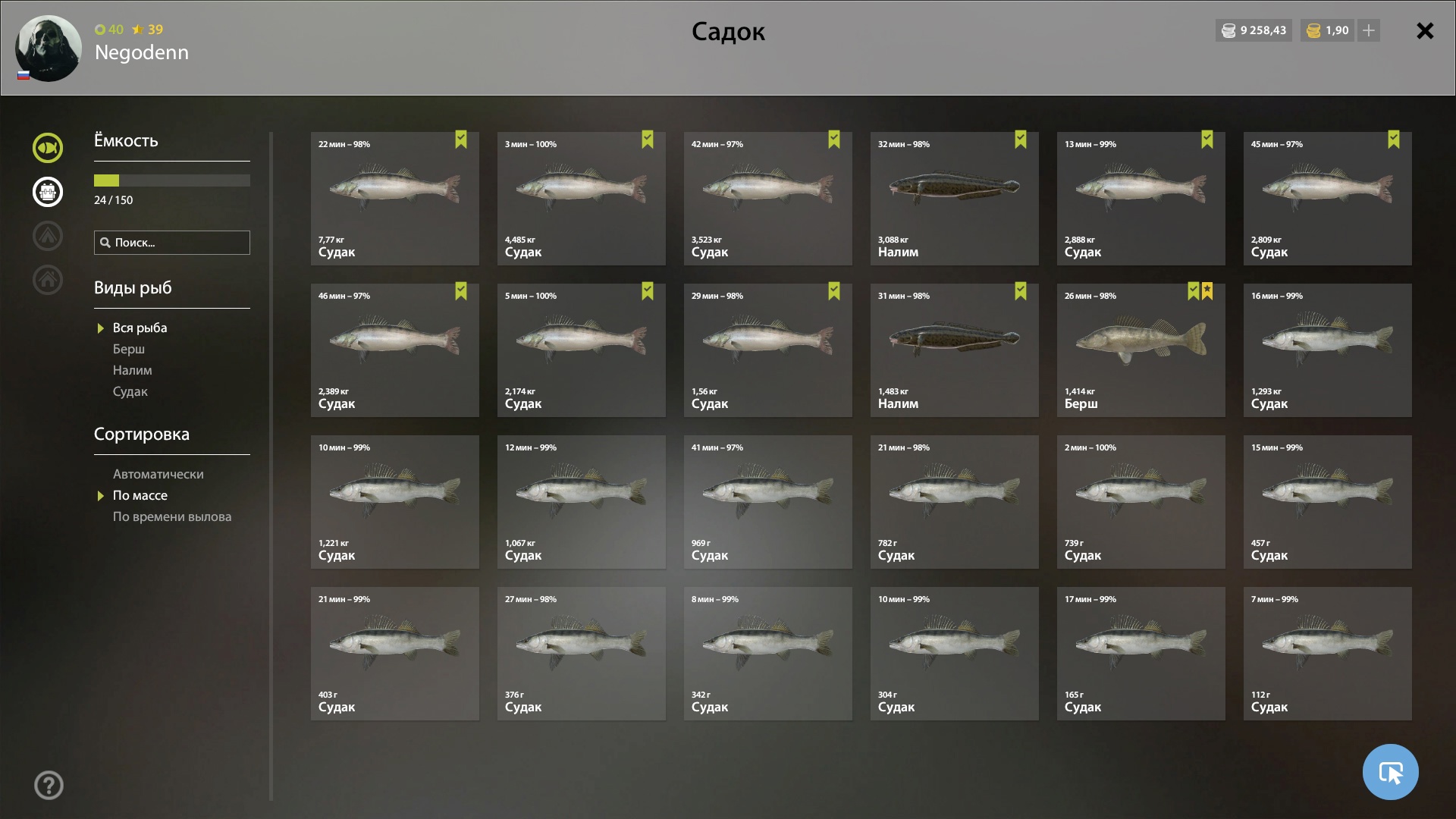Filter fish list by Берш
The height and width of the screenshot is (819, 1456).
pyautogui.click(x=129, y=349)
